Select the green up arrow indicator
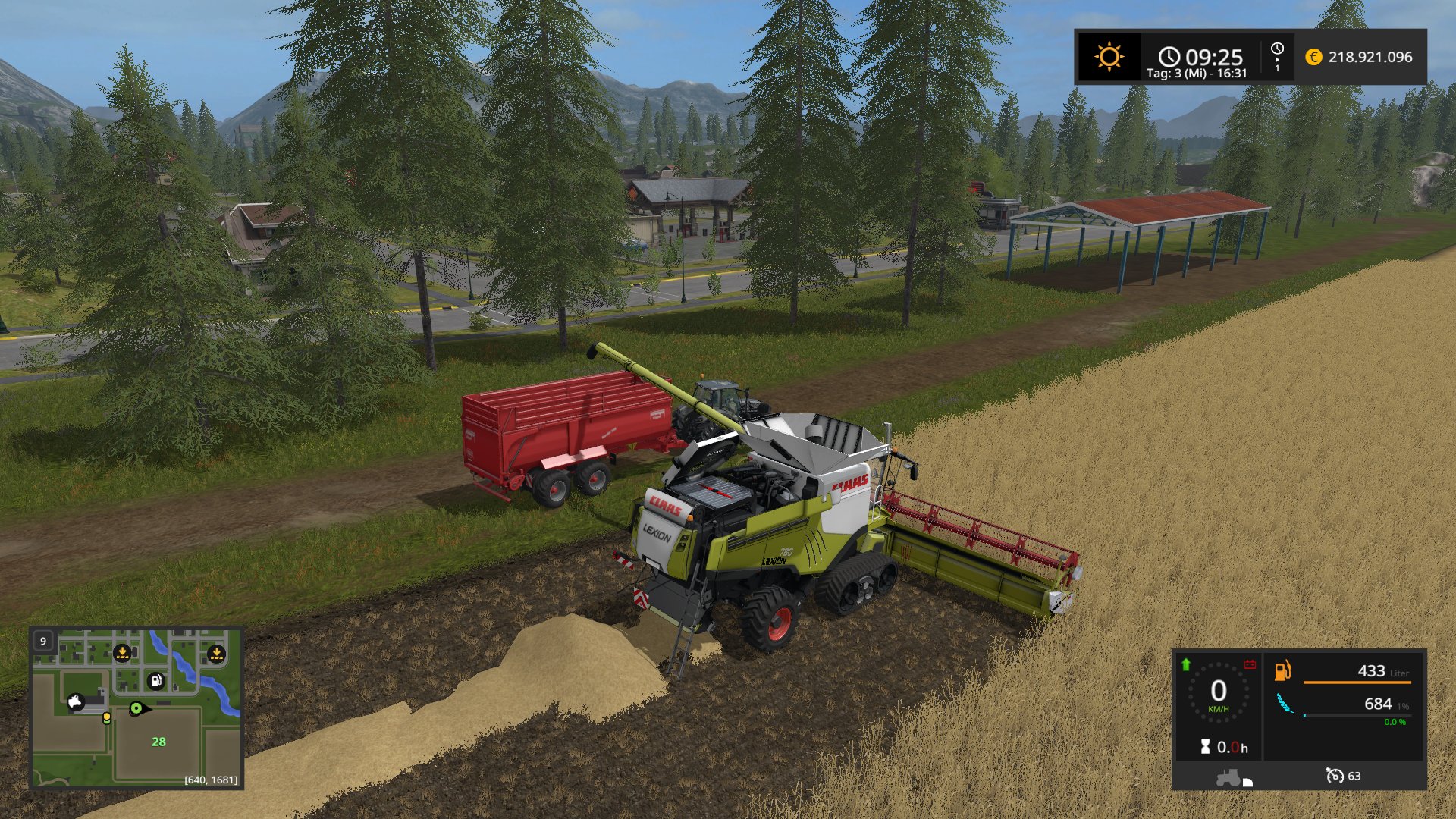 tap(1186, 665)
